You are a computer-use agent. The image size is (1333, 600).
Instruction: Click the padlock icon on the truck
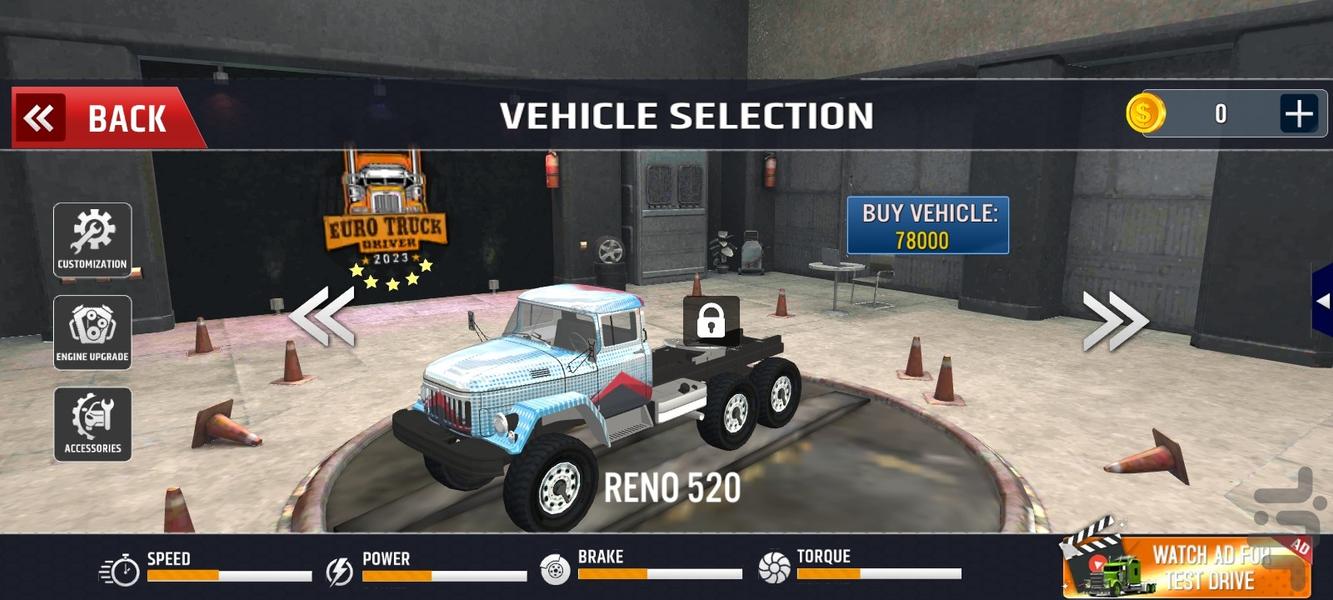(x=711, y=322)
